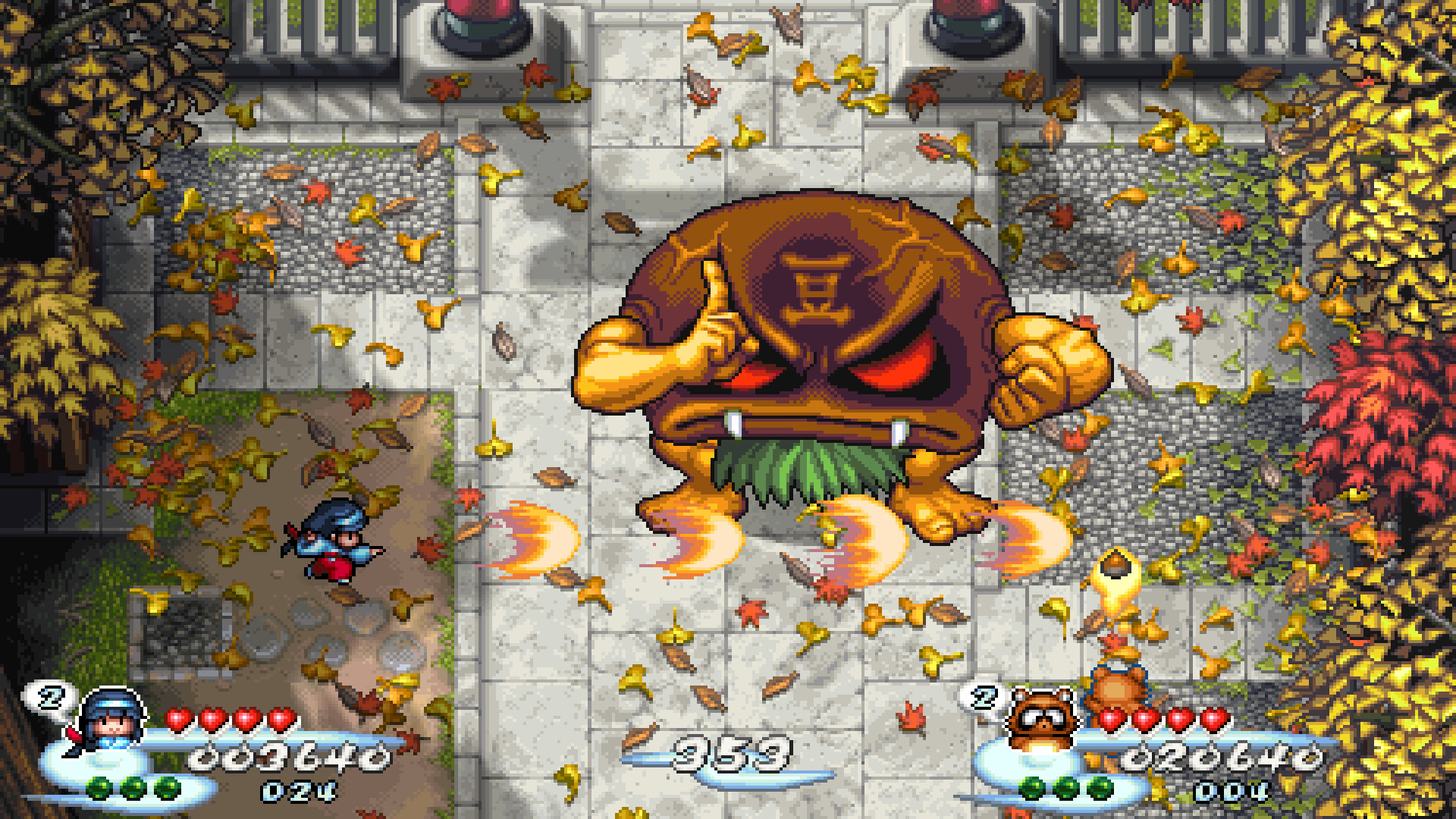This screenshot has height=819, width=1456.
Task: Click the third green bomb orb for Rocky
Action: (1099, 788)
